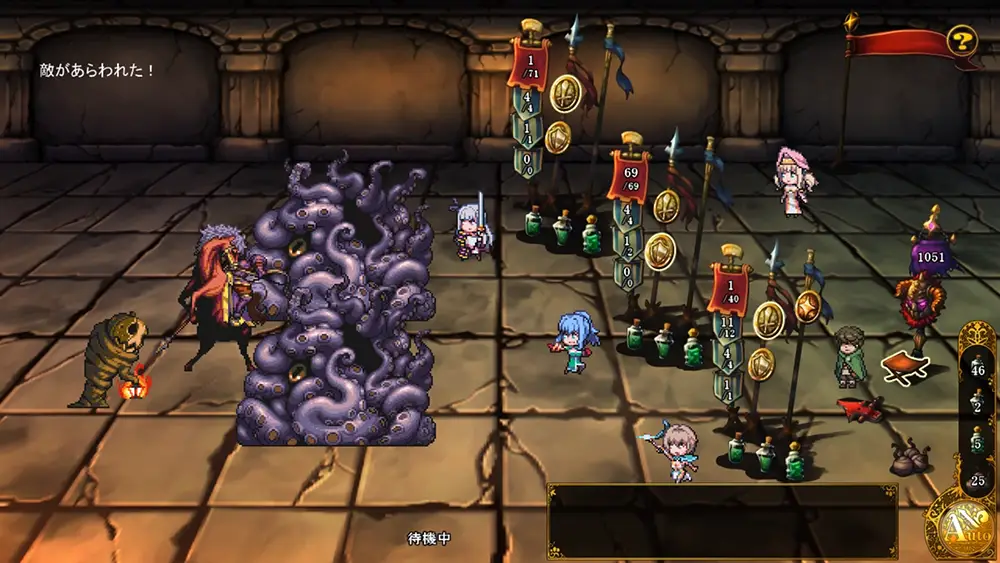Choose the sword coin beside the 1/71 banner

(565, 93)
